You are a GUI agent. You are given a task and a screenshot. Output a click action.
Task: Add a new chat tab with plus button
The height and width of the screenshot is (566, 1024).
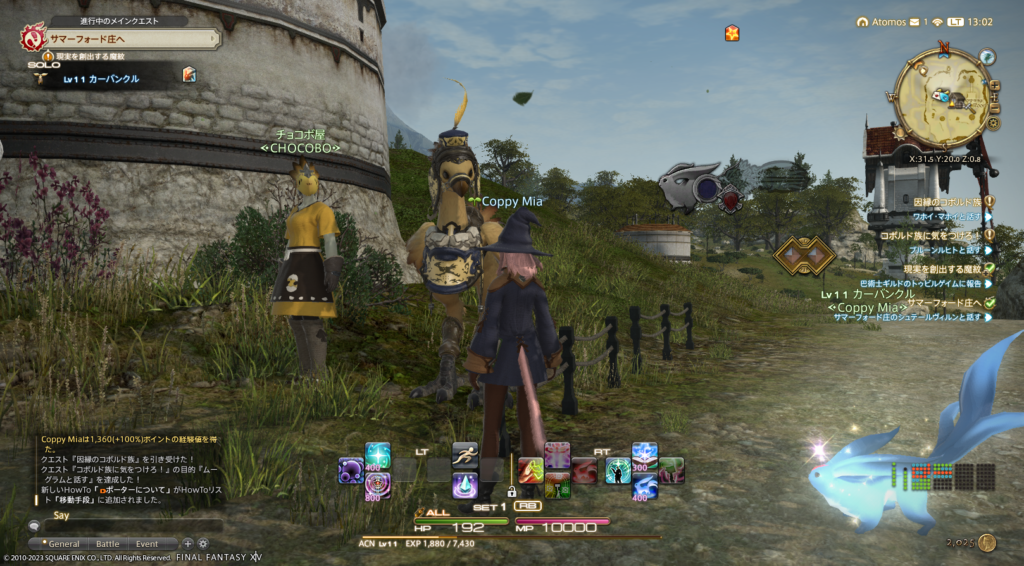187,544
